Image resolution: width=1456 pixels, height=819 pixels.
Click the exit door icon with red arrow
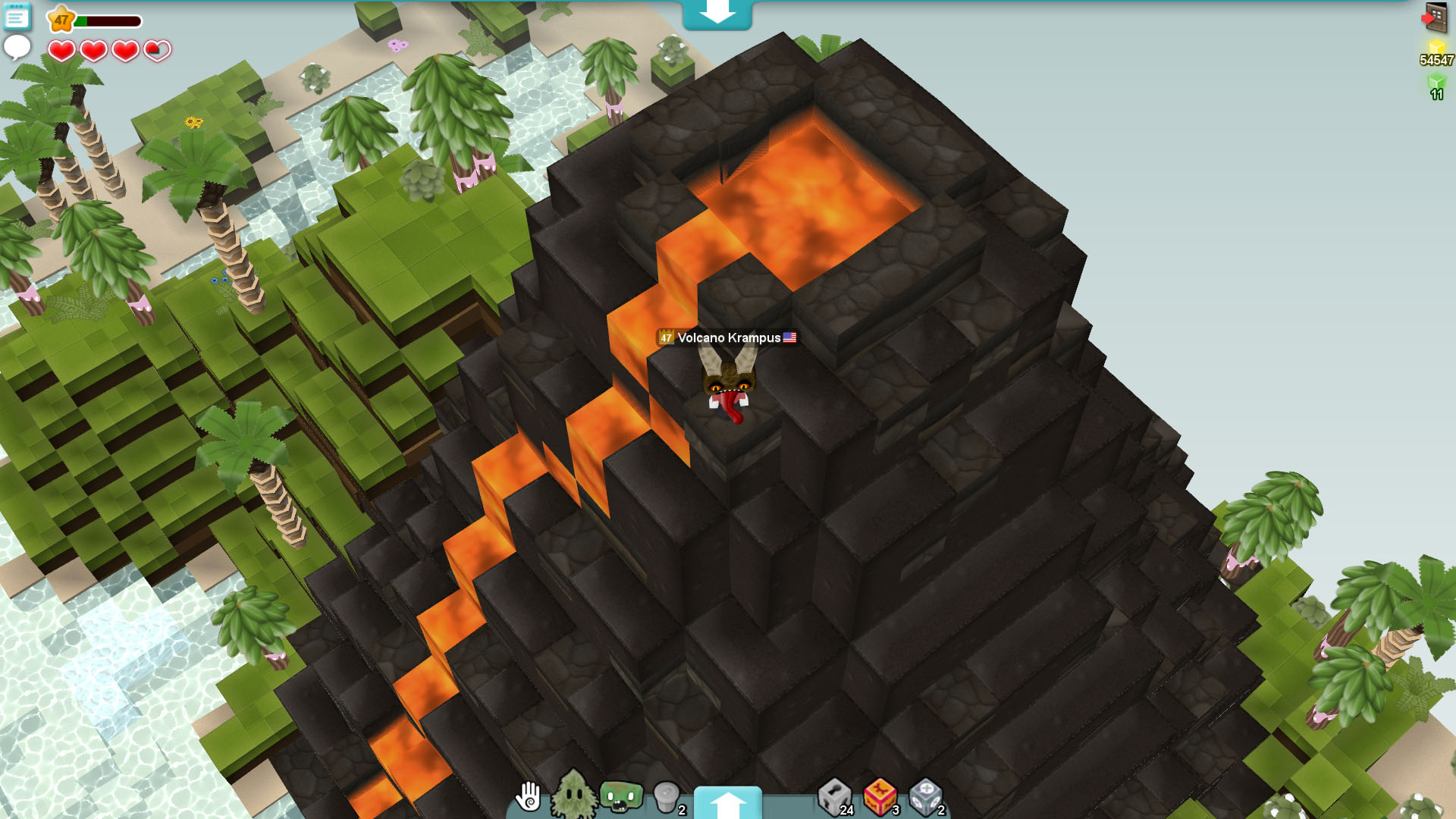click(1432, 17)
